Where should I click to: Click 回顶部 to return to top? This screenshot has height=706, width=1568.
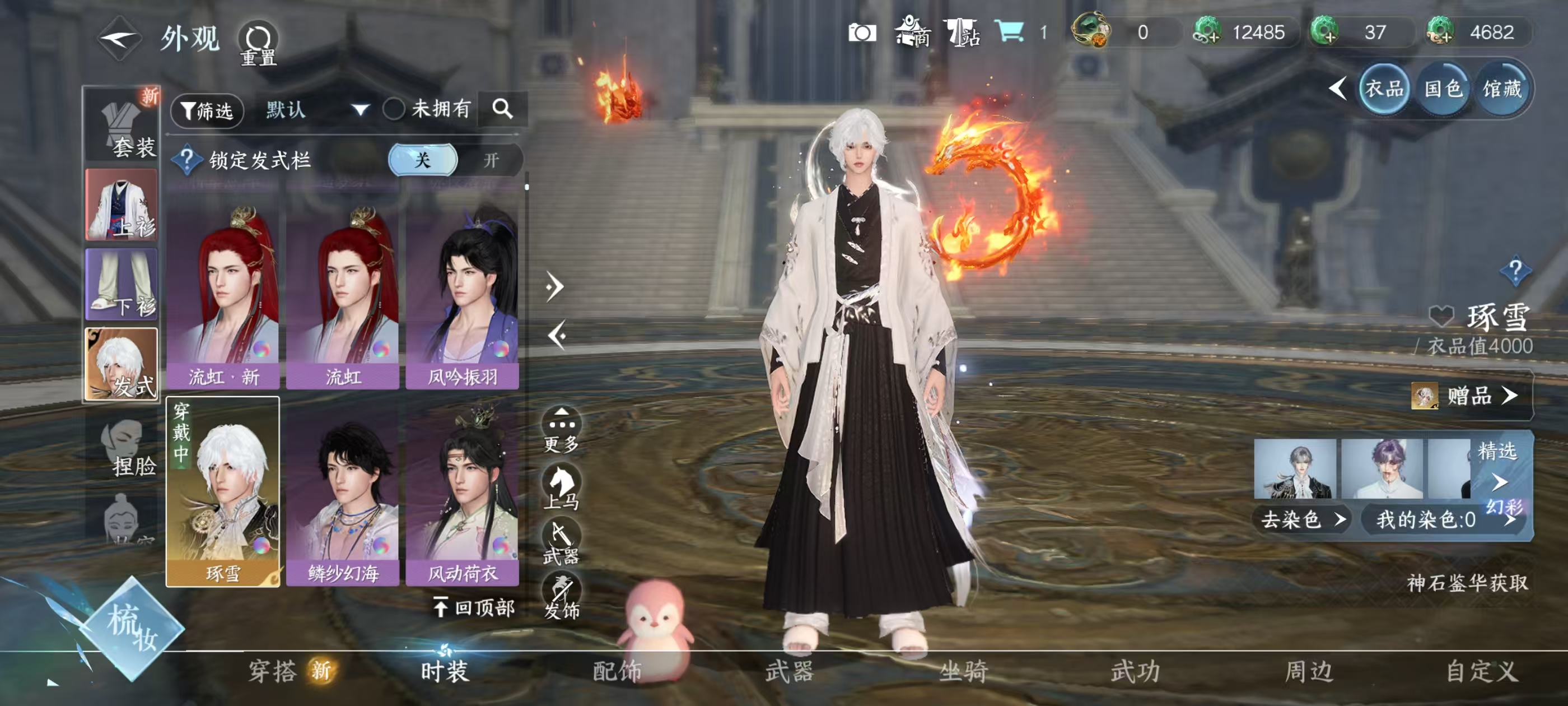[x=474, y=607]
